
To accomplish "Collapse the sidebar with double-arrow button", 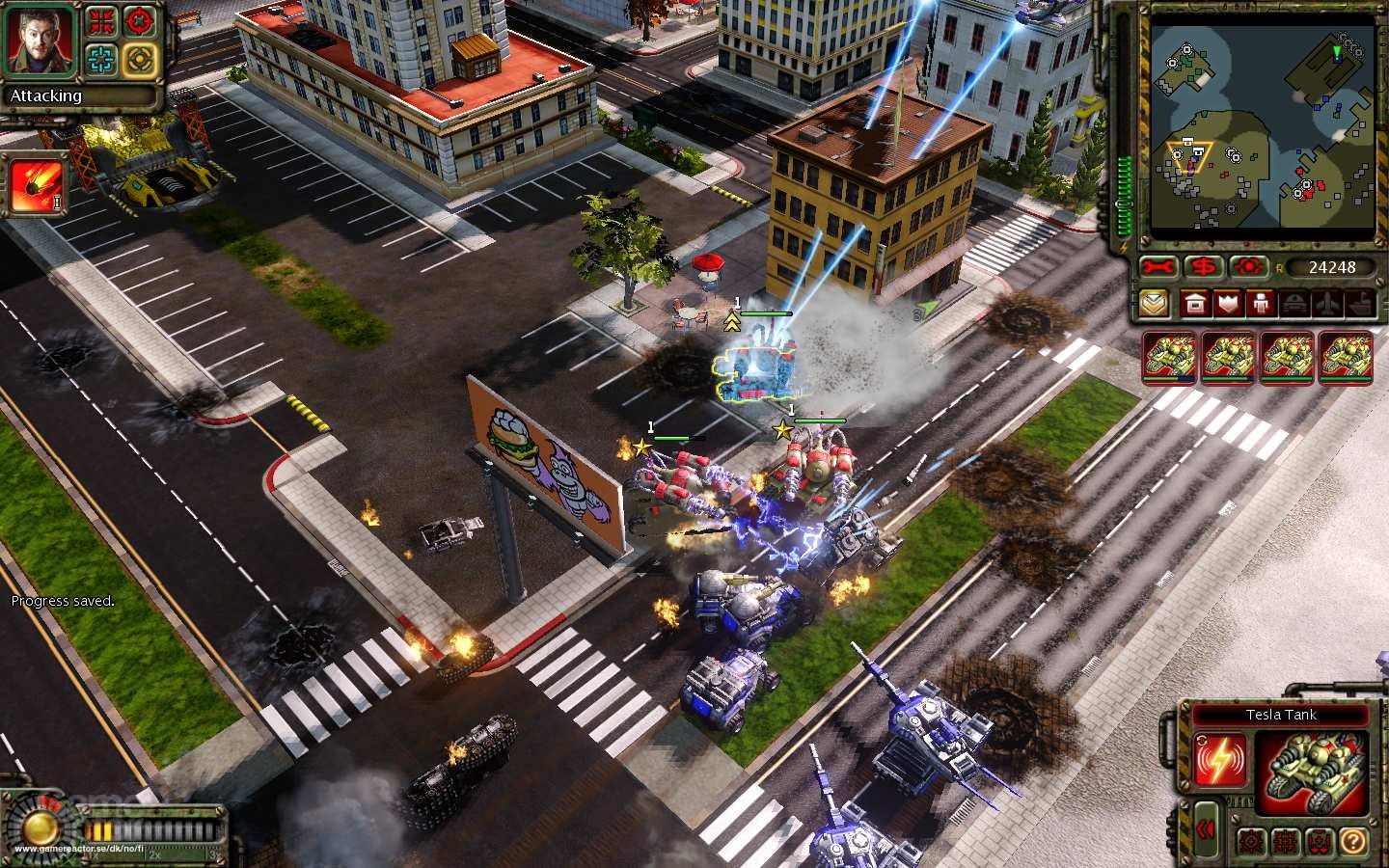I will (x=1205, y=827).
